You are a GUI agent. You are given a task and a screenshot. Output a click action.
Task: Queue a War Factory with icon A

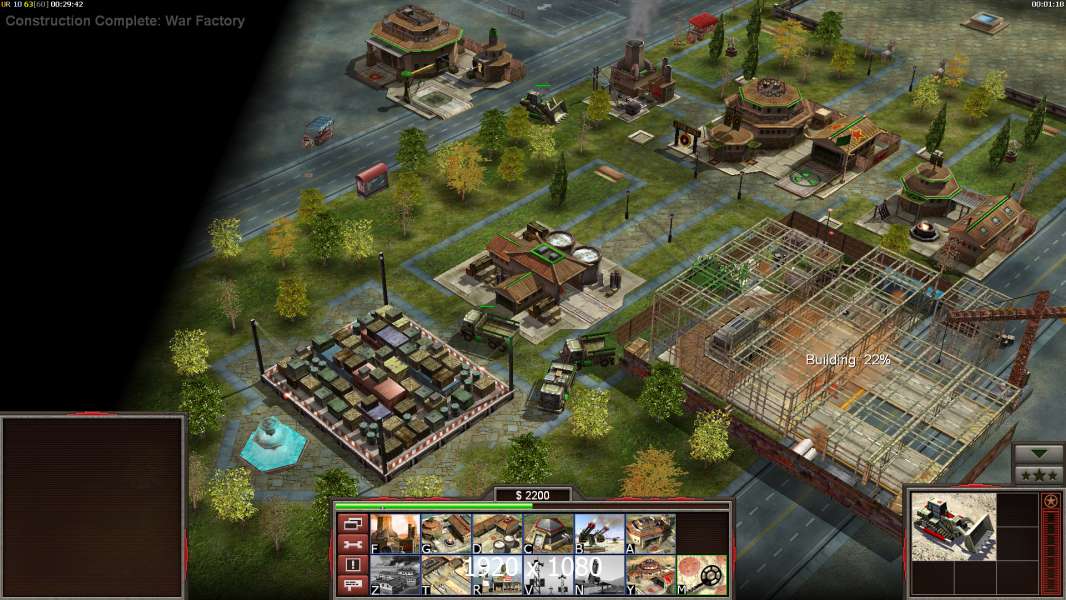(650, 533)
